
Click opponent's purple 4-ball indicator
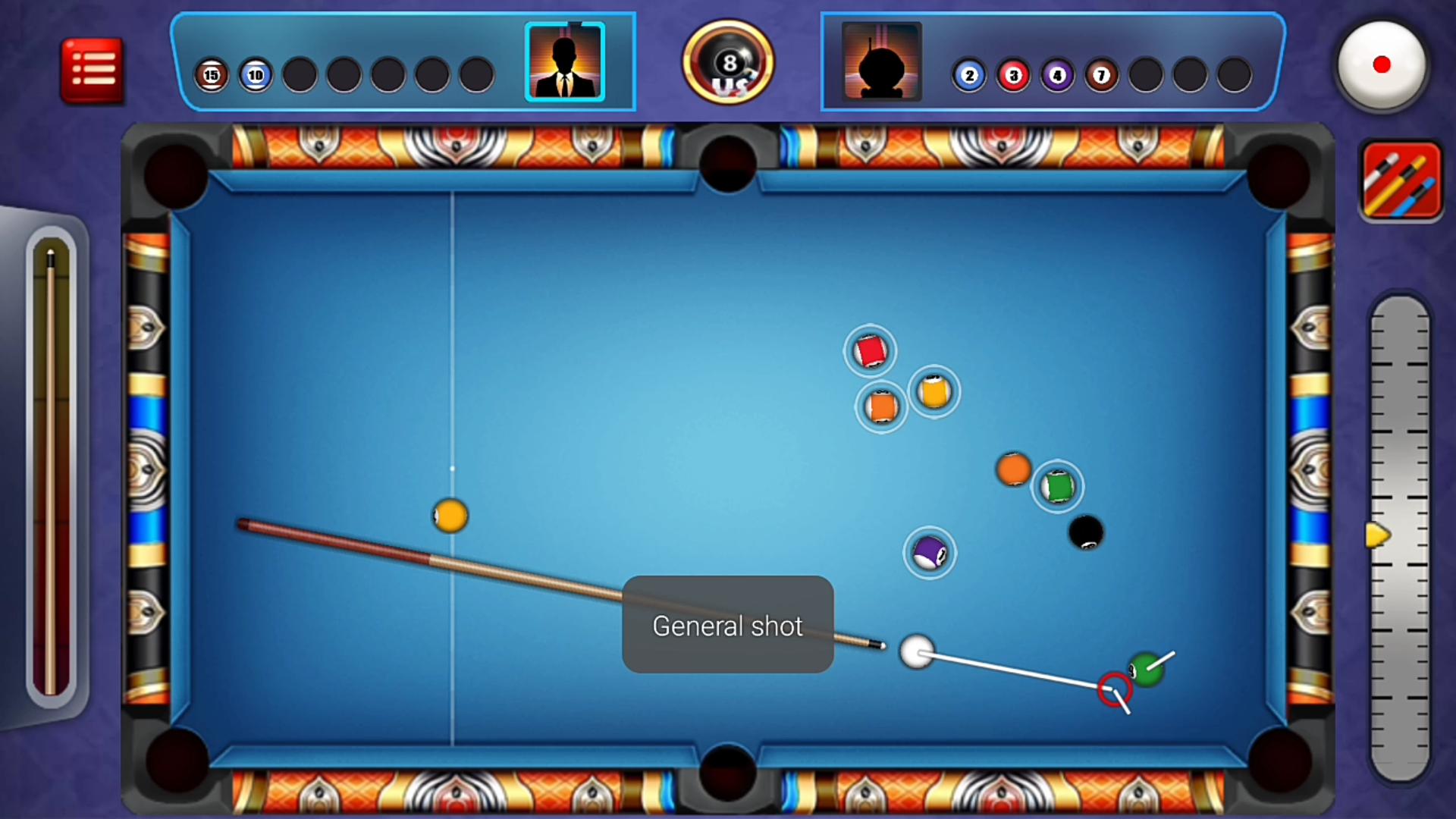tap(1057, 75)
